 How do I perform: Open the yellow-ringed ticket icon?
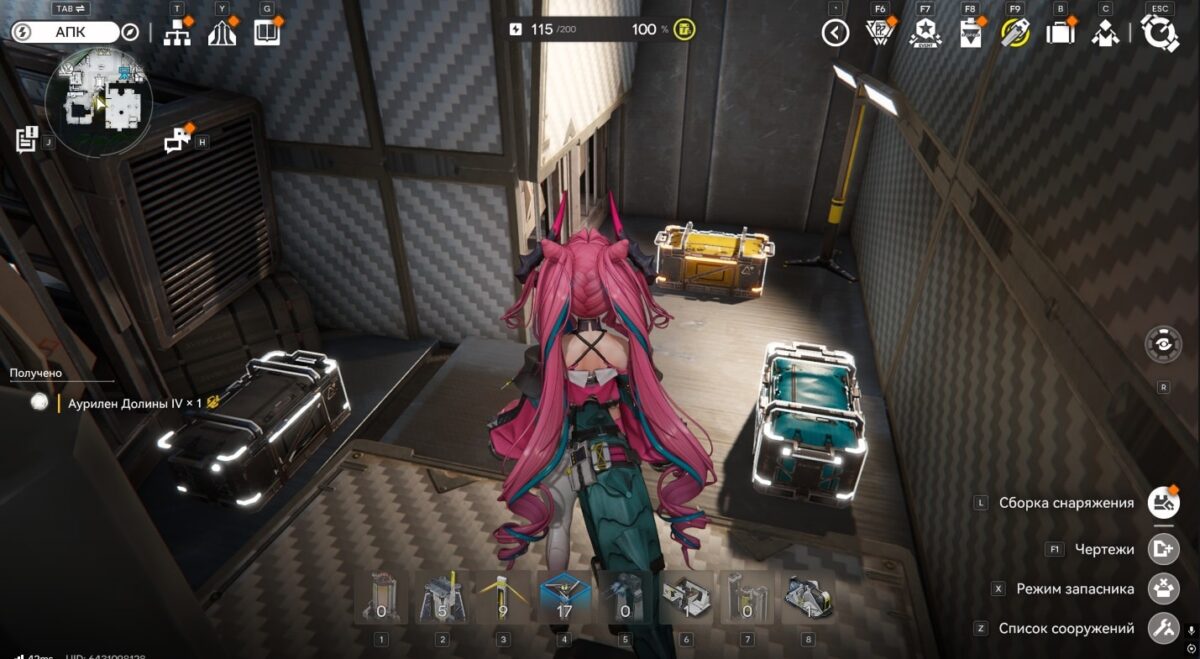pos(1015,33)
